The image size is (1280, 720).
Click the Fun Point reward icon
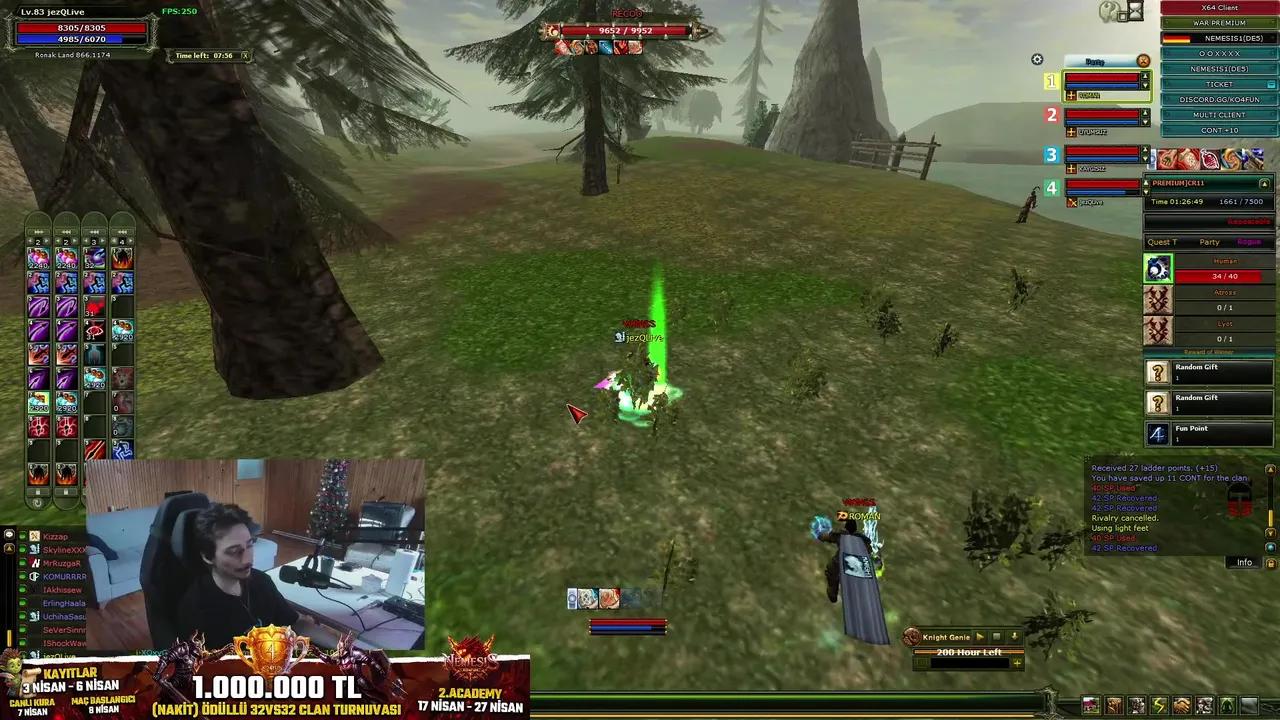[x=1158, y=432]
